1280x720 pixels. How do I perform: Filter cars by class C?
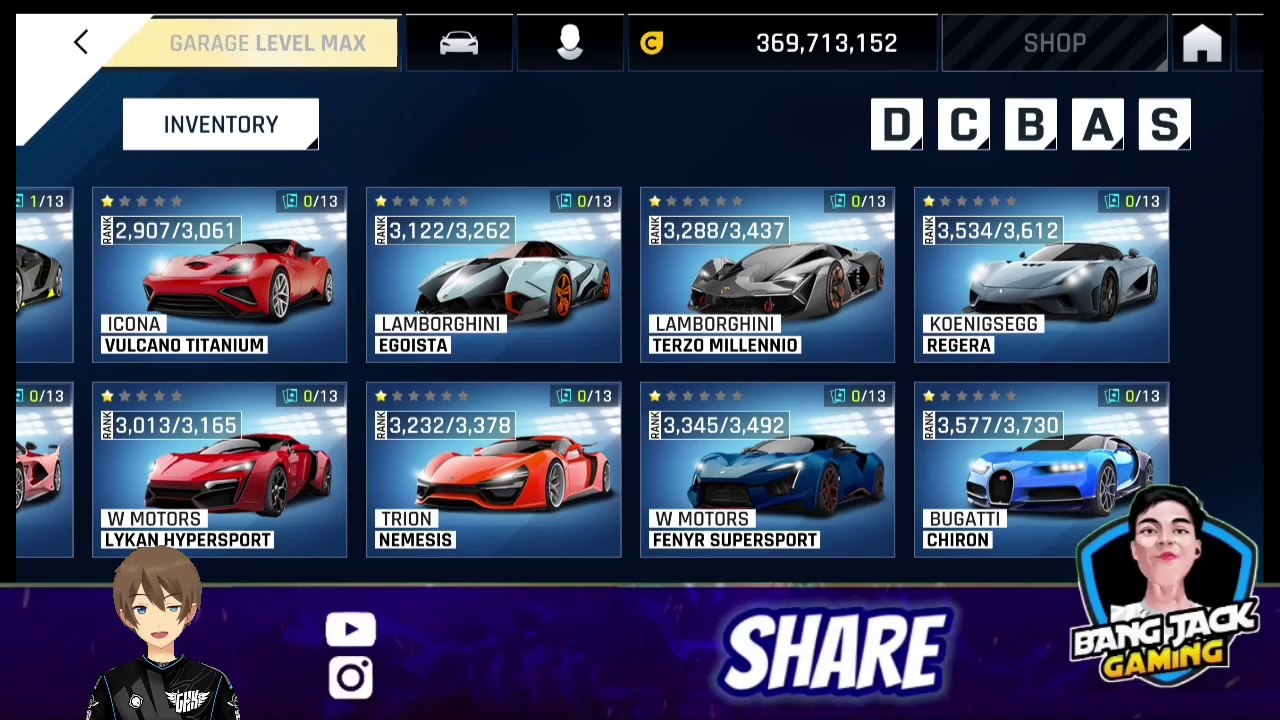point(963,125)
